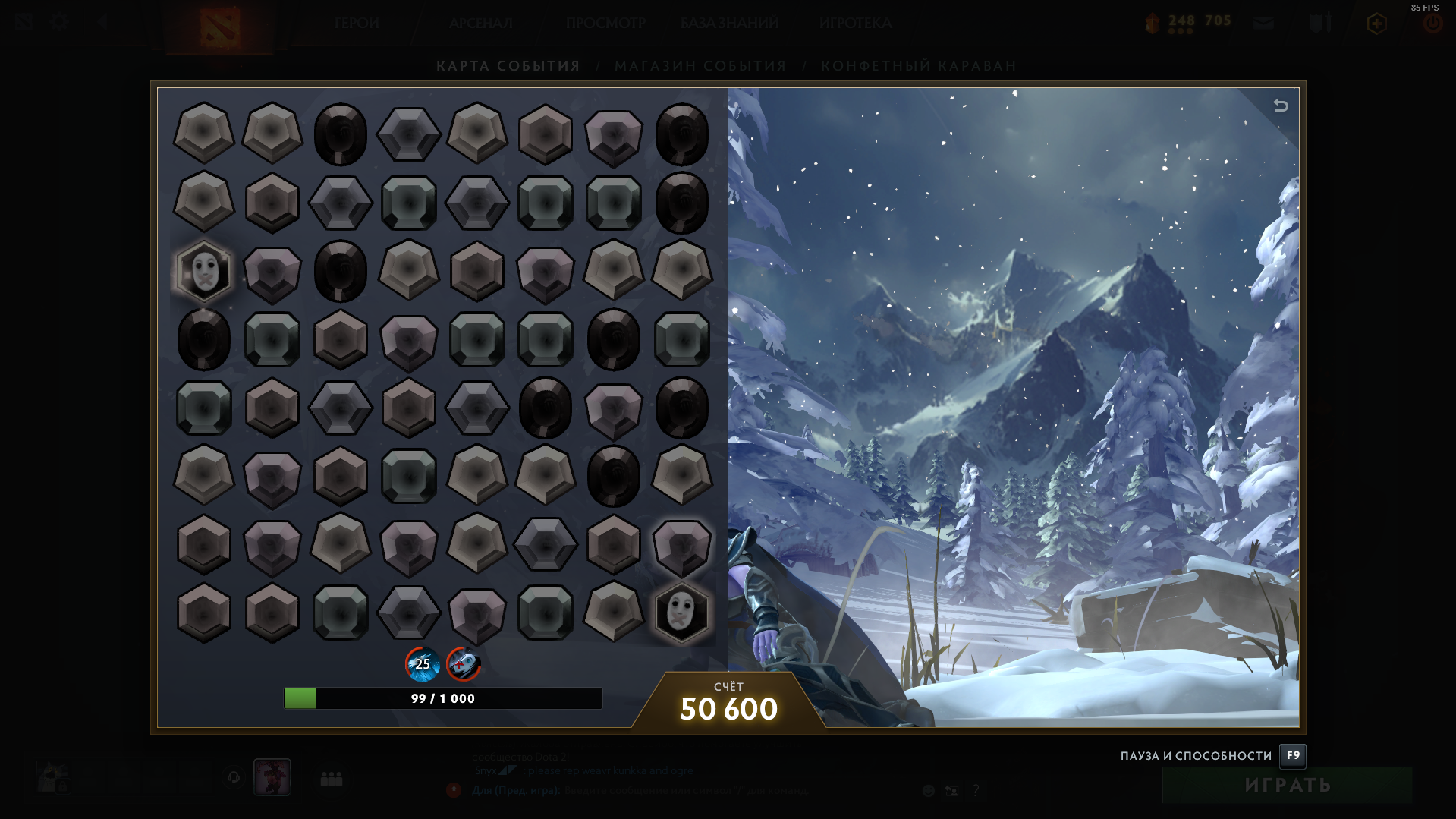Open settings with the gear icon
Screen dimensions: 1456x819
tap(59, 22)
